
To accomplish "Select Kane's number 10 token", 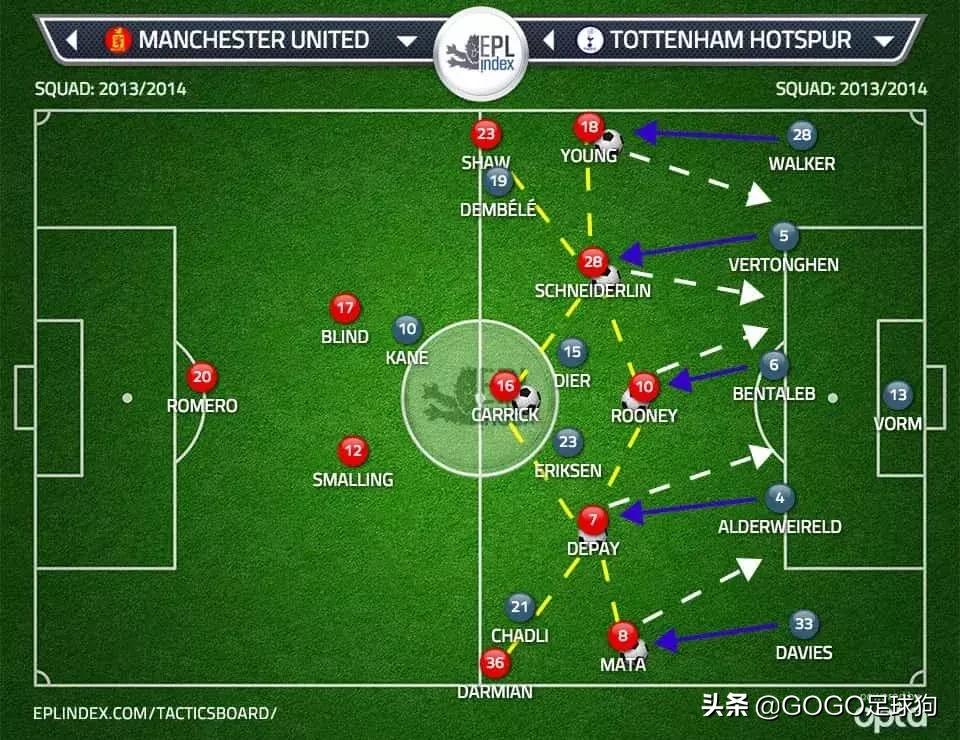I will [x=407, y=328].
